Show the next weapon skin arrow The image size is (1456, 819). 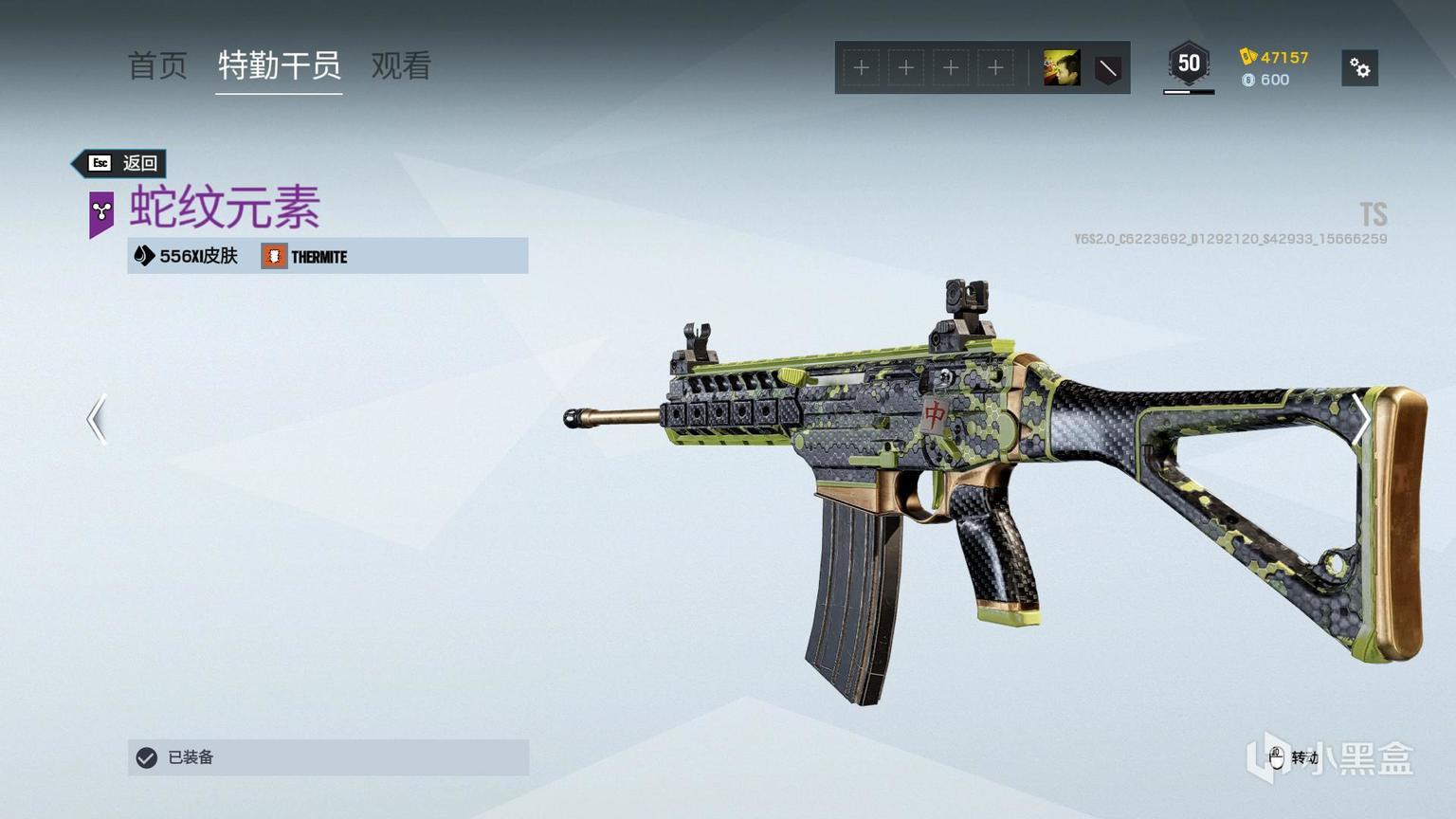tap(1361, 419)
